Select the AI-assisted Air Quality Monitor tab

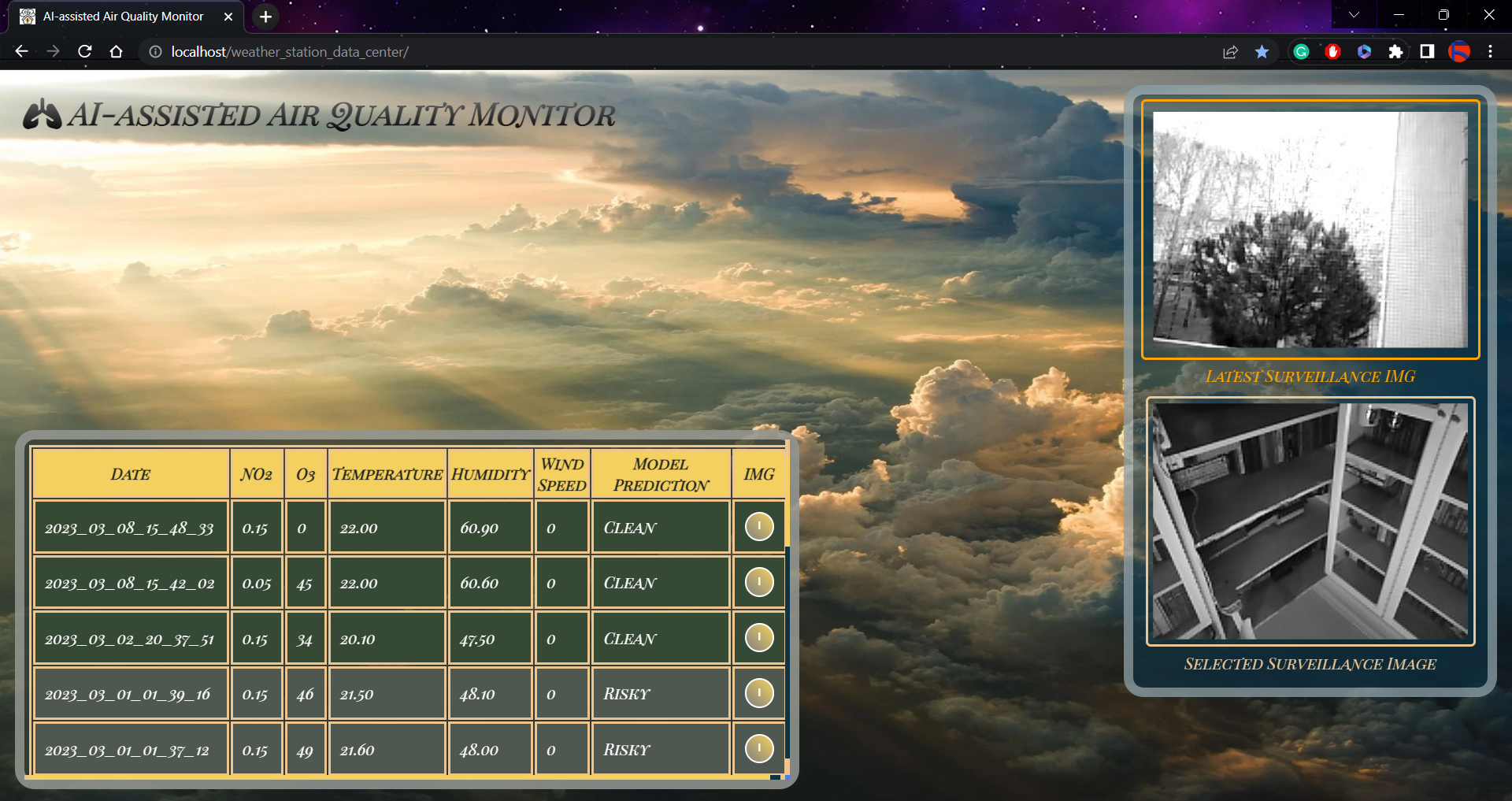click(x=122, y=16)
